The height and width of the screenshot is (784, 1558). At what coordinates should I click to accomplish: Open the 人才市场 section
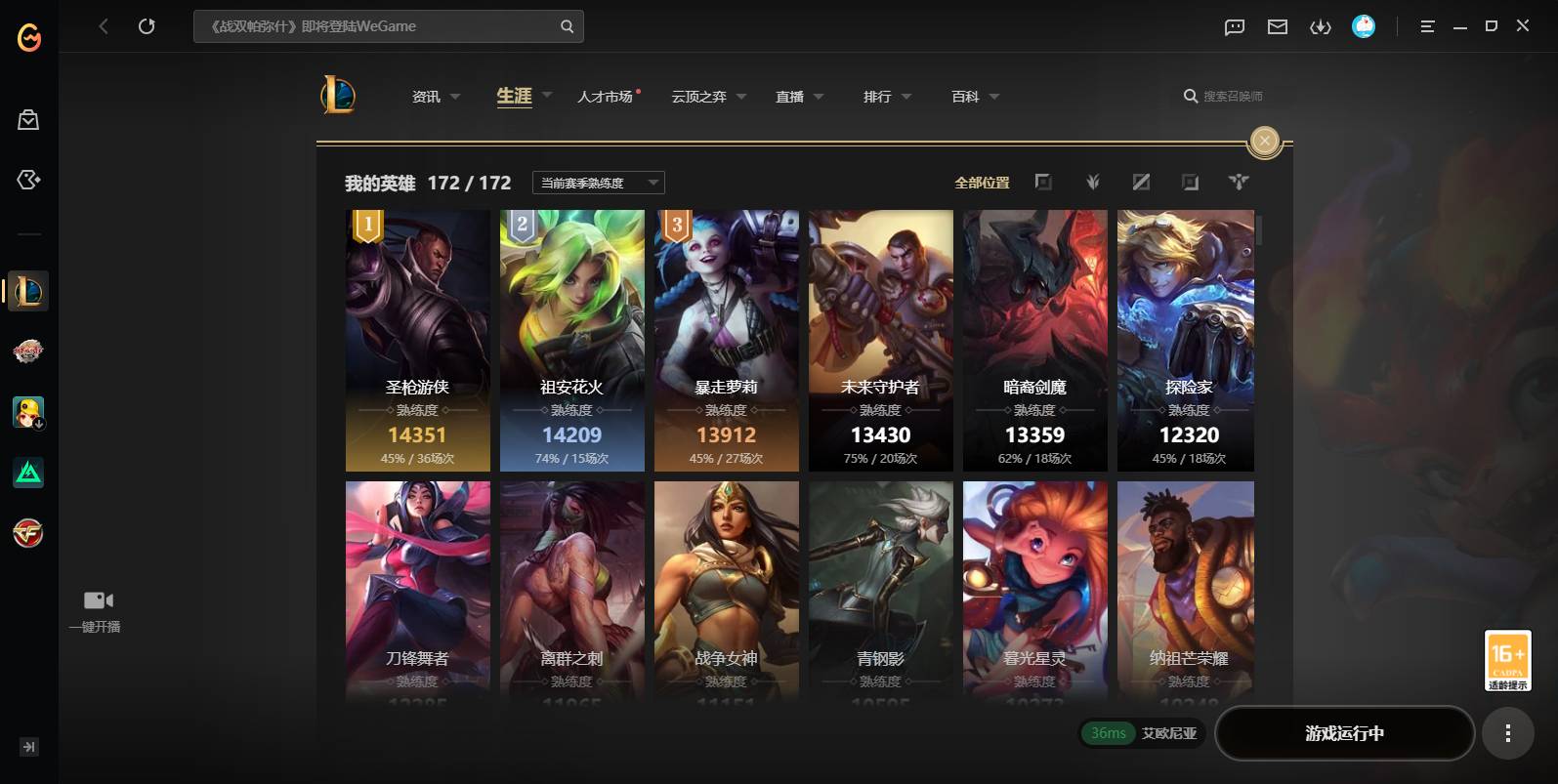tap(606, 97)
